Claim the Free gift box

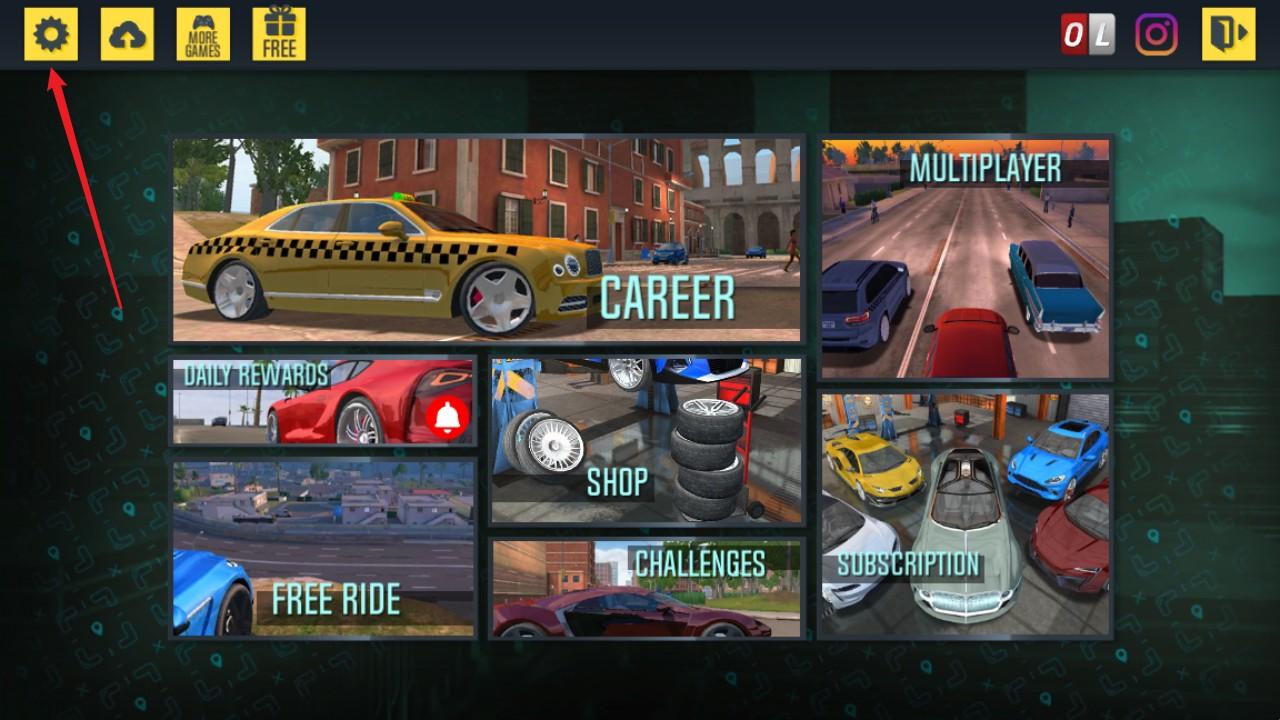(x=279, y=35)
